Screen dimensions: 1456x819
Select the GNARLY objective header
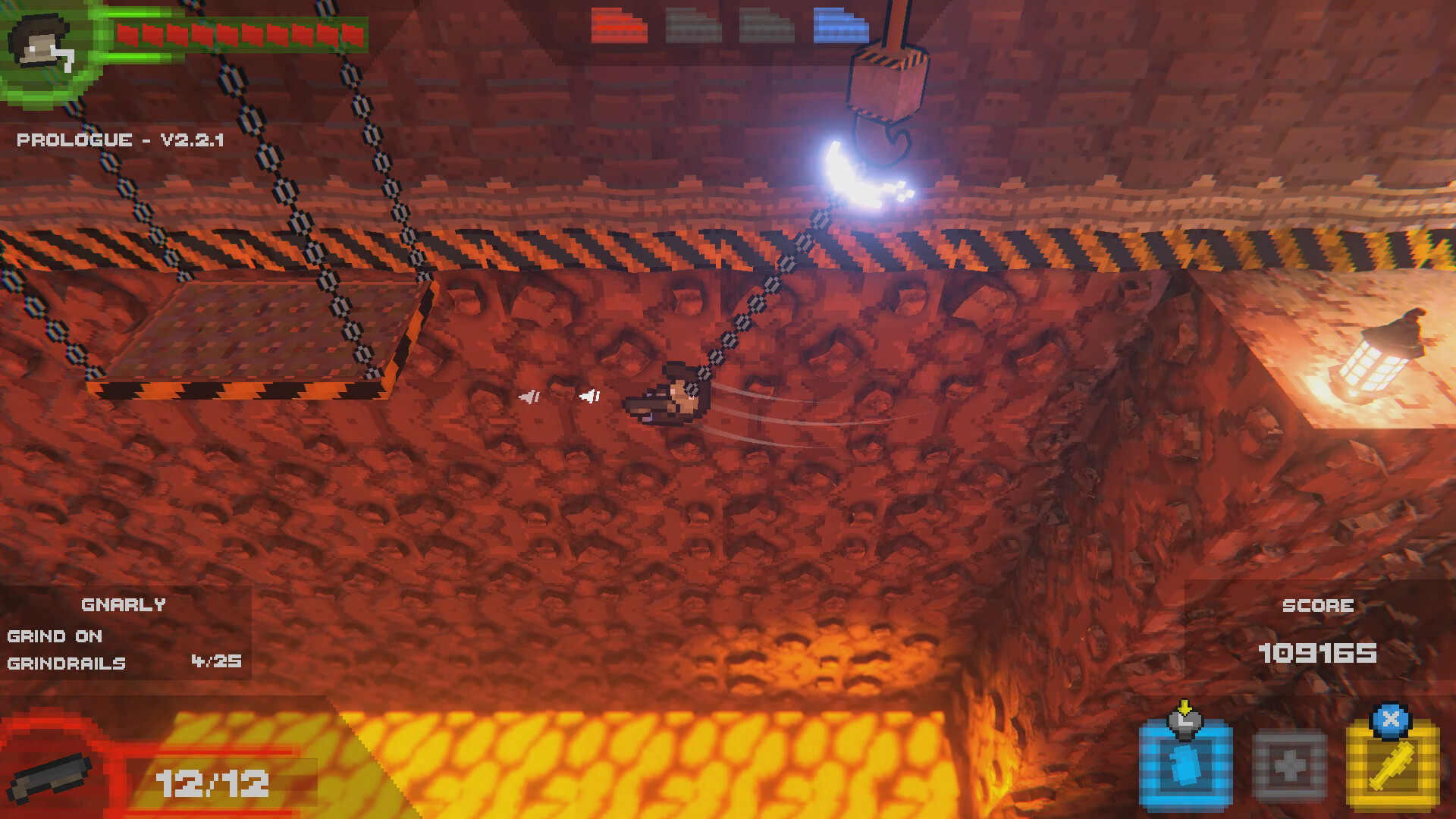pyautogui.click(x=124, y=604)
